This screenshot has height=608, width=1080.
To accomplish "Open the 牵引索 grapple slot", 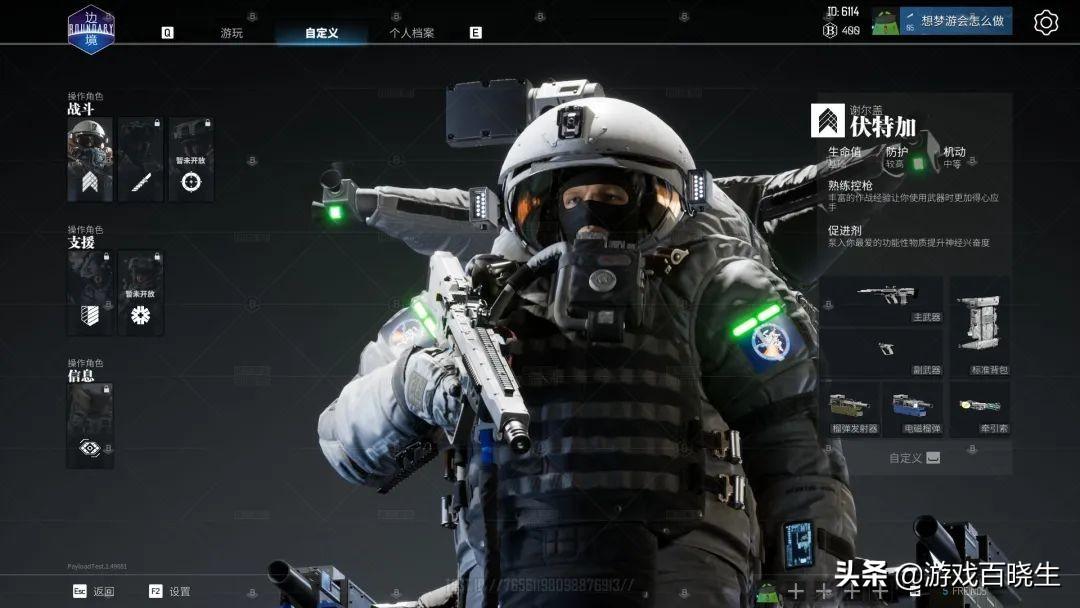I will click(x=979, y=409).
